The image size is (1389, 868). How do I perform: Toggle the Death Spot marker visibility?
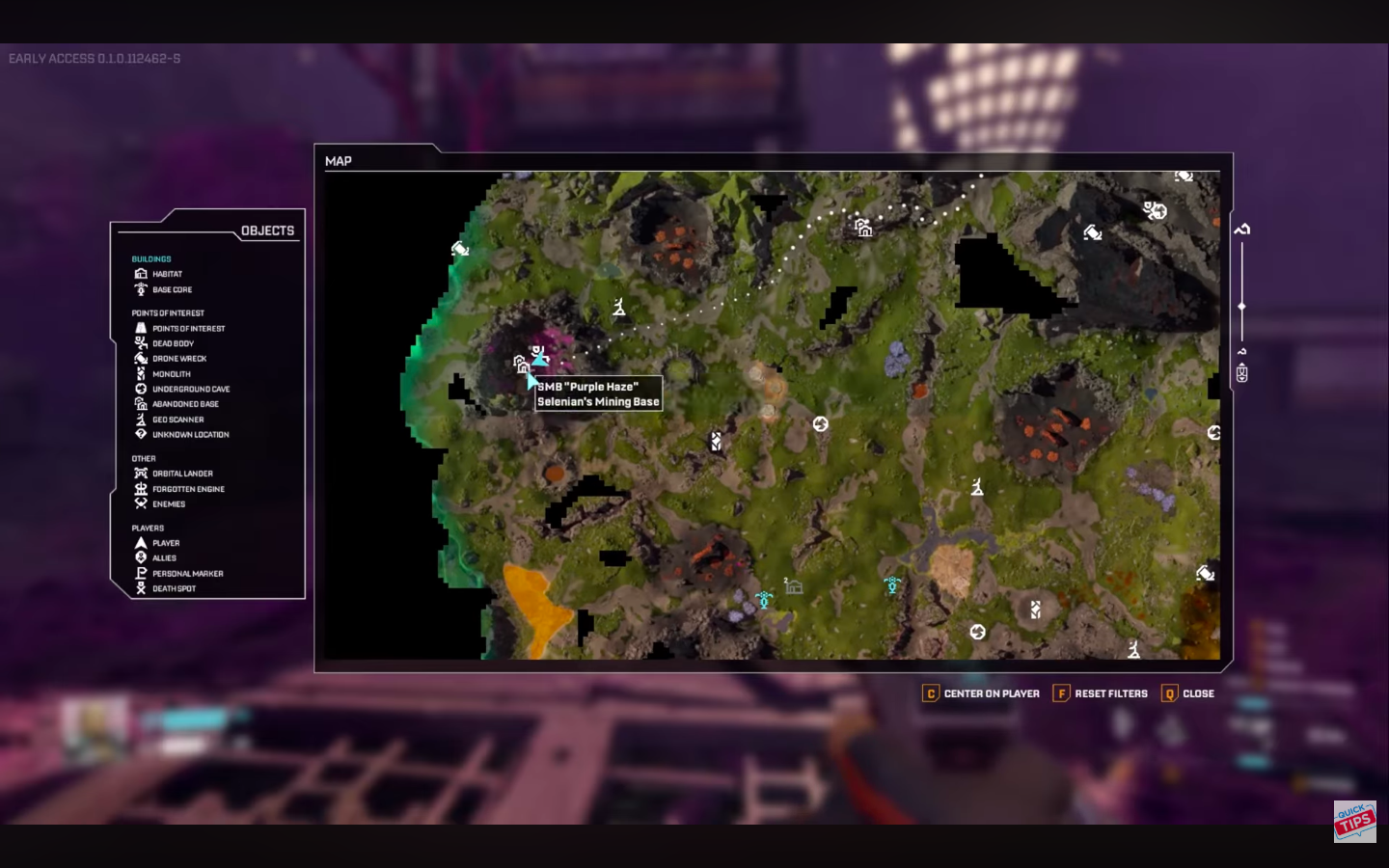141,588
